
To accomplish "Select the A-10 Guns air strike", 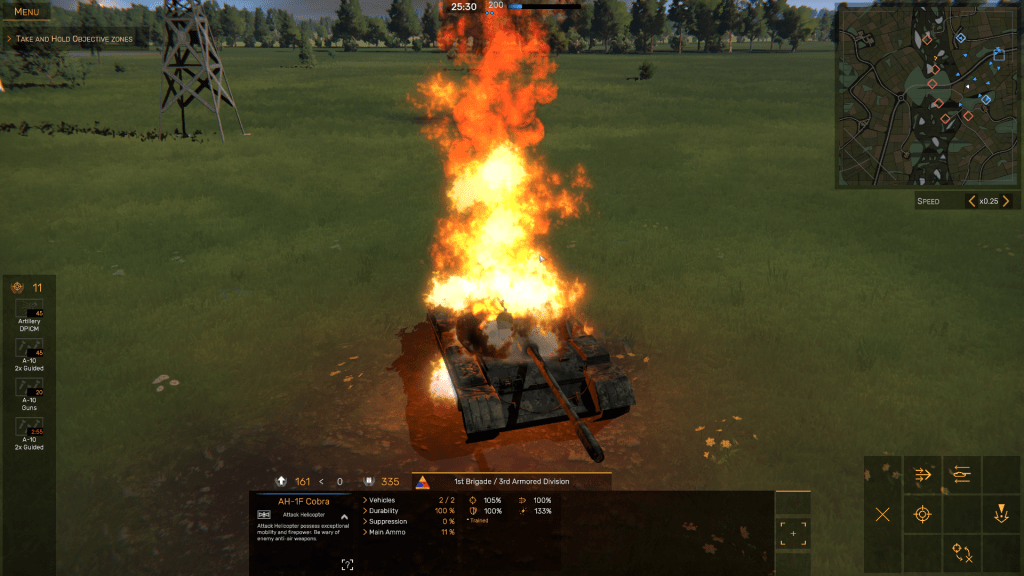I will [x=29, y=394].
